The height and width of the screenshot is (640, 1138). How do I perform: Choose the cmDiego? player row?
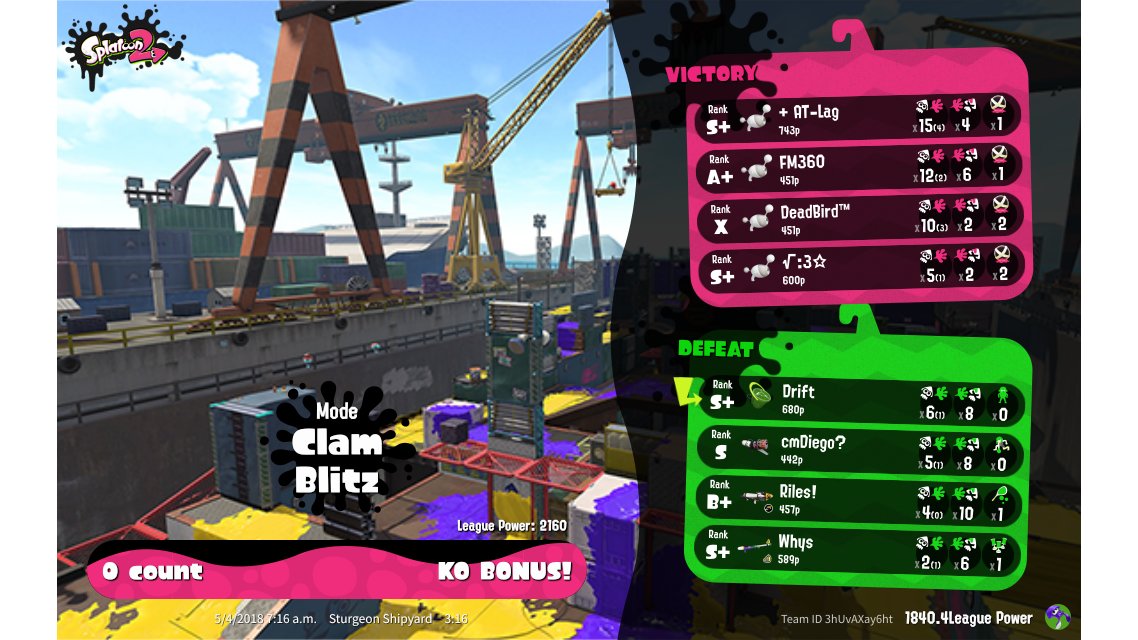click(858, 448)
